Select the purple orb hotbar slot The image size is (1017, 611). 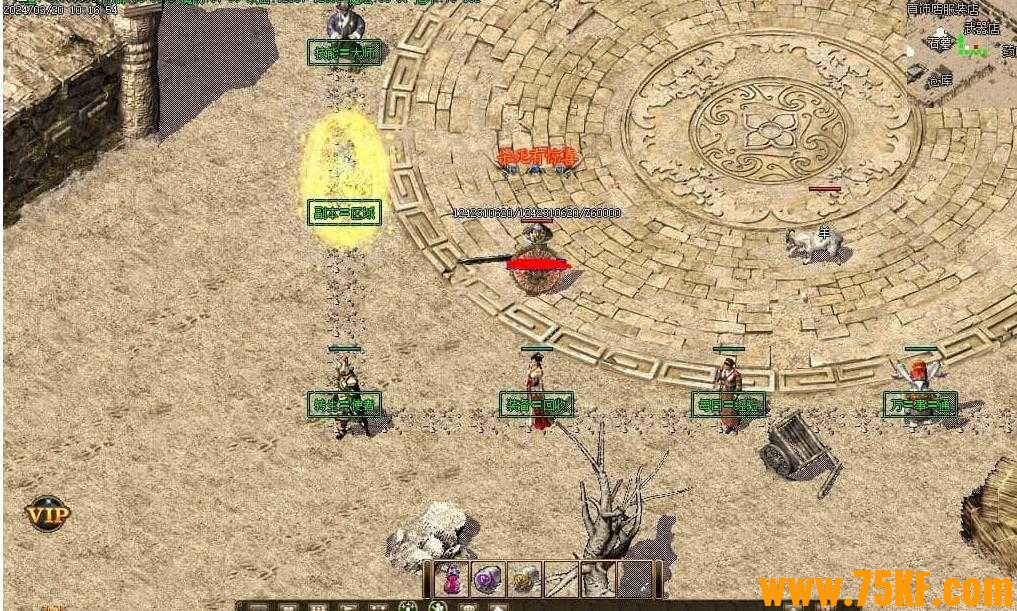click(x=488, y=579)
